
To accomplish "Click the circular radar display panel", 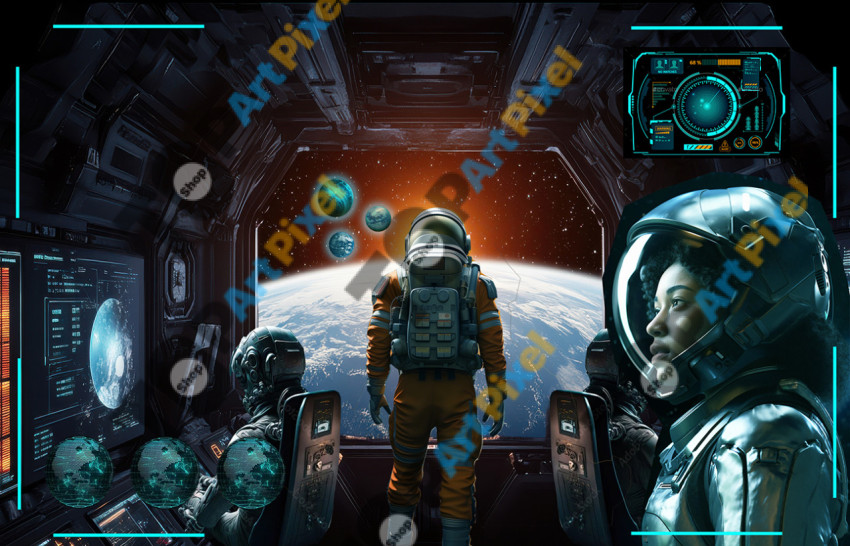I will (x=707, y=103).
